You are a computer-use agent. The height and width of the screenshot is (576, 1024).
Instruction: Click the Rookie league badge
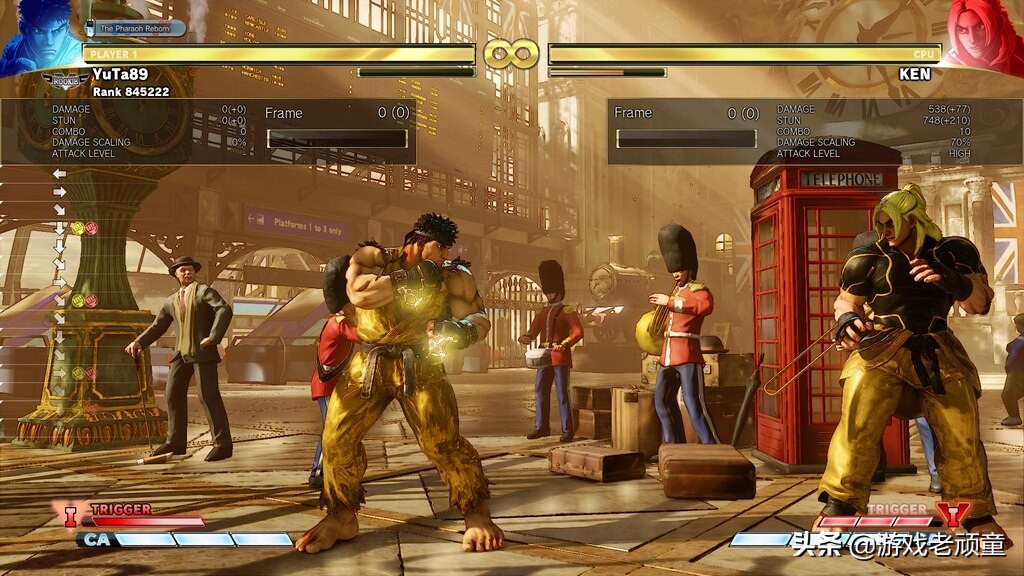(x=65, y=78)
